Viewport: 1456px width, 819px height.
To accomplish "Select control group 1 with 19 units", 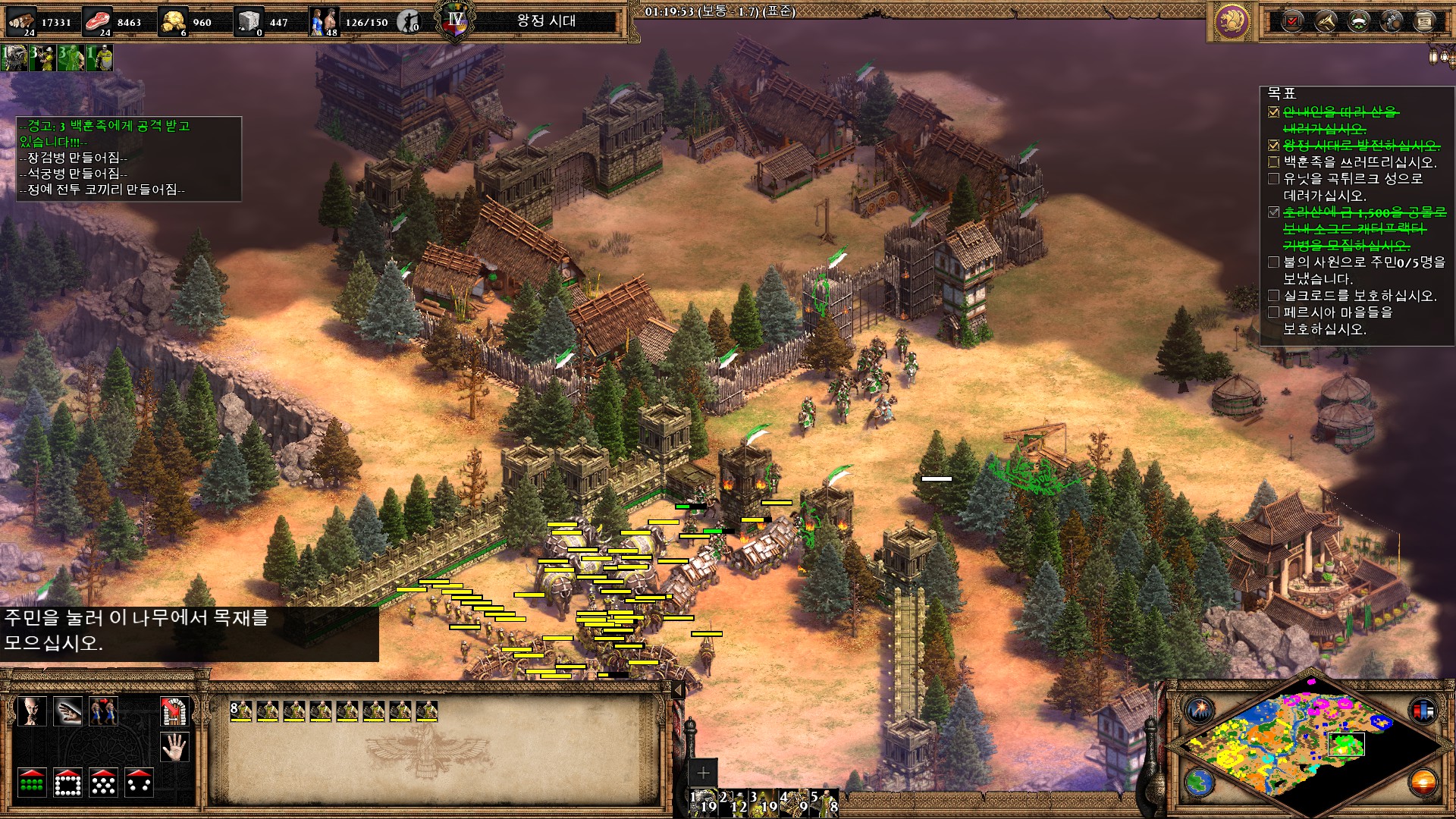I will 704,802.
